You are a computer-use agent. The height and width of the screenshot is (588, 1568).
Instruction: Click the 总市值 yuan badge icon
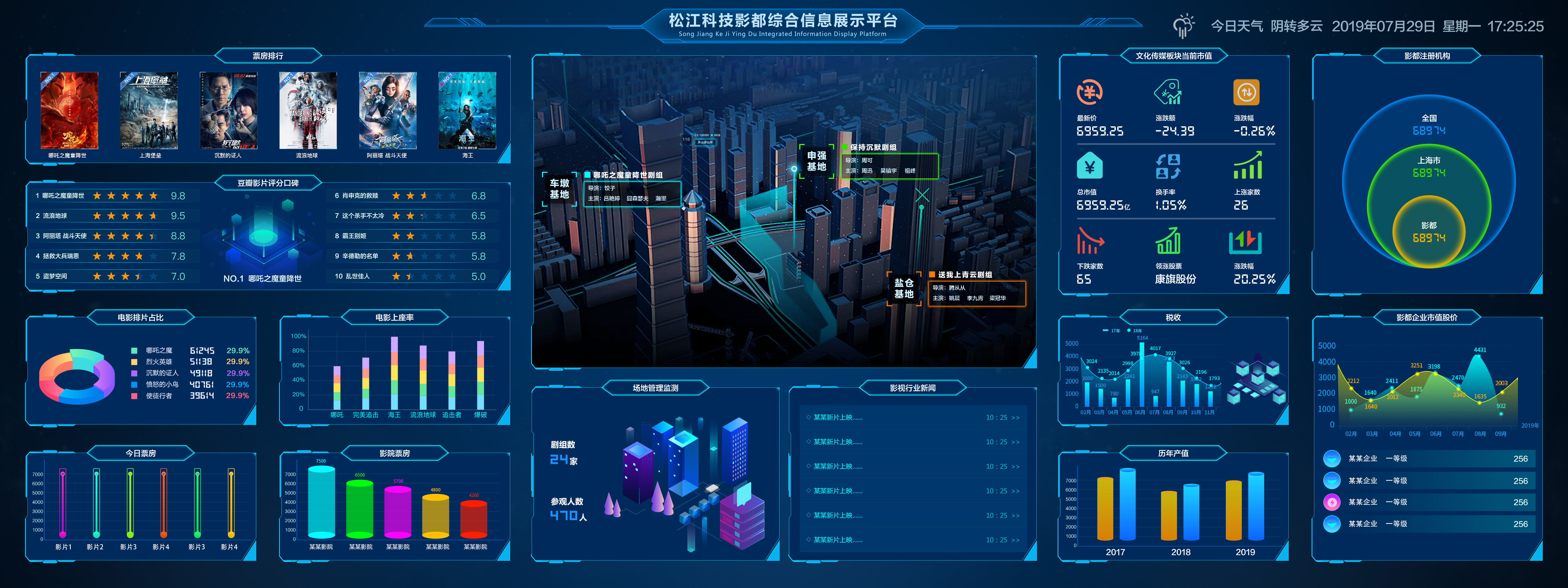click(x=1089, y=166)
